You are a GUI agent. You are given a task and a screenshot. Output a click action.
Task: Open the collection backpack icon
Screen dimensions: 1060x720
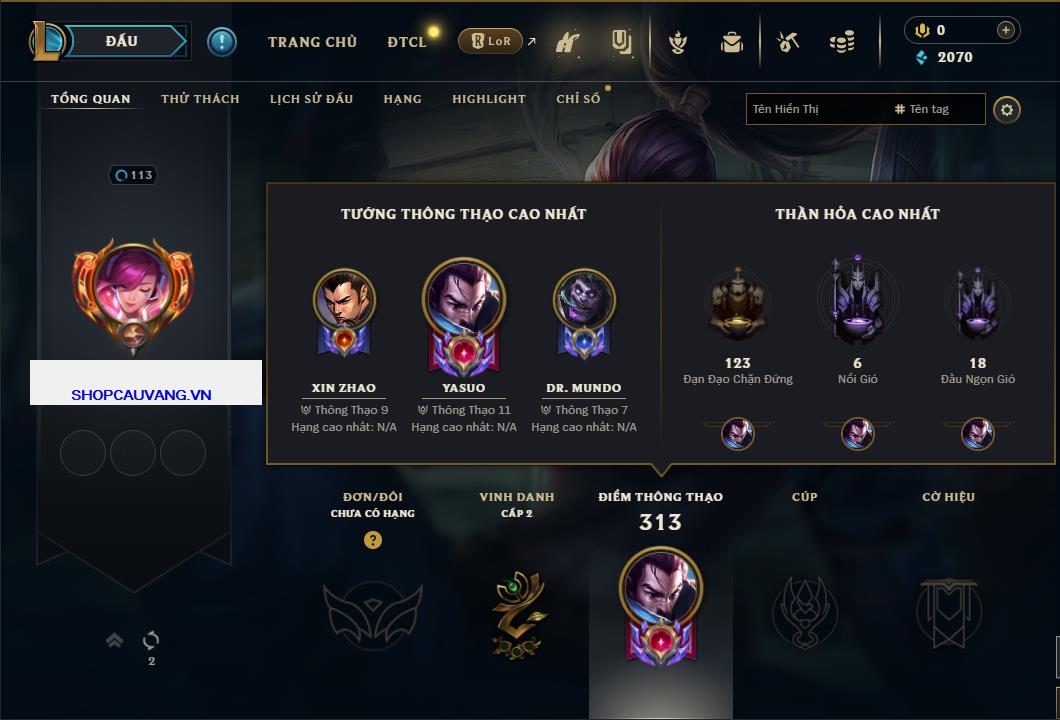pos(732,42)
